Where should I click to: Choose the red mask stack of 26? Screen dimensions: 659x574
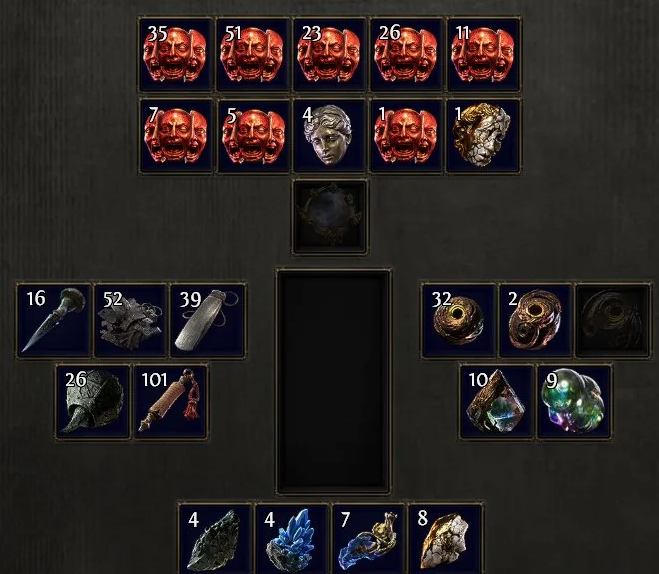pos(407,54)
